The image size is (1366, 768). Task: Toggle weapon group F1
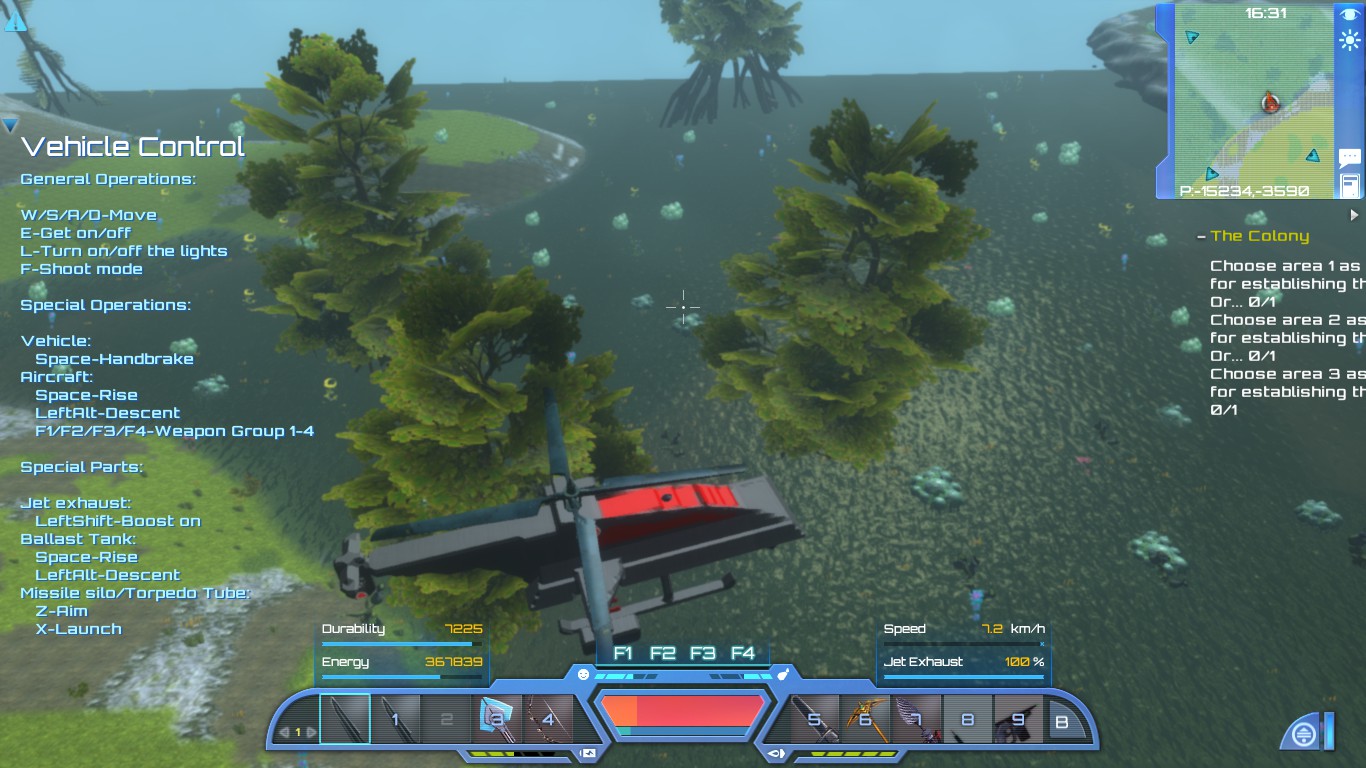623,651
